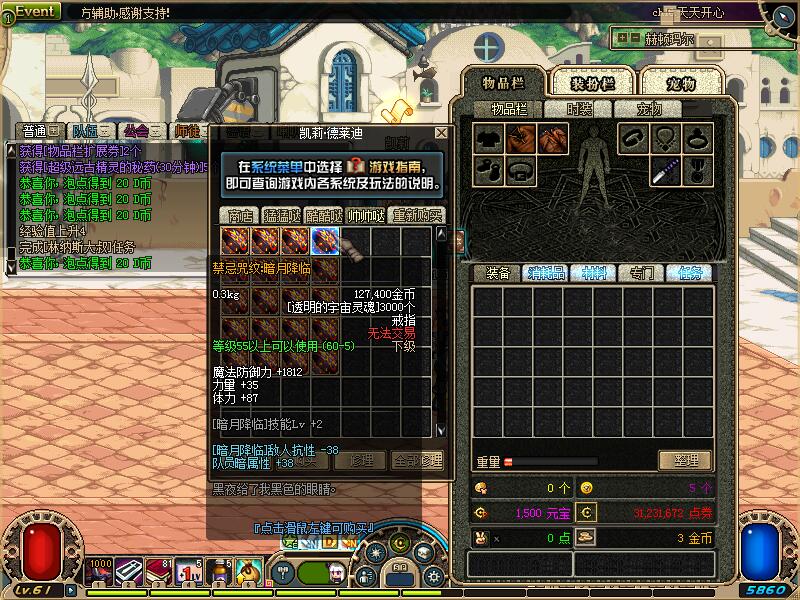Viewport: 800px width, 600px height.
Task: Click the 全部修理 repair all button
Action: coord(417,461)
